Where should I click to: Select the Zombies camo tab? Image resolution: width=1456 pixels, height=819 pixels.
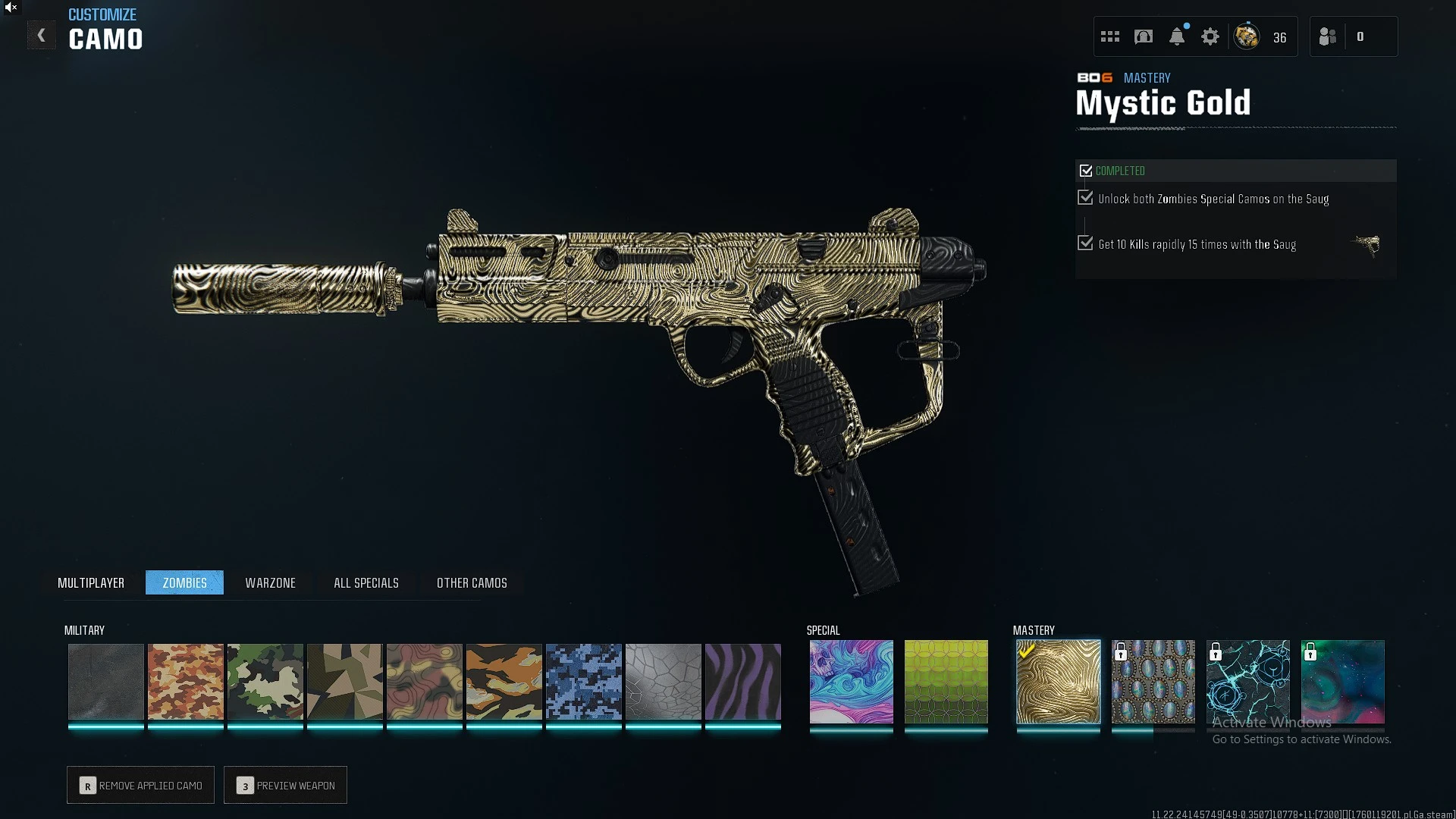pos(184,582)
